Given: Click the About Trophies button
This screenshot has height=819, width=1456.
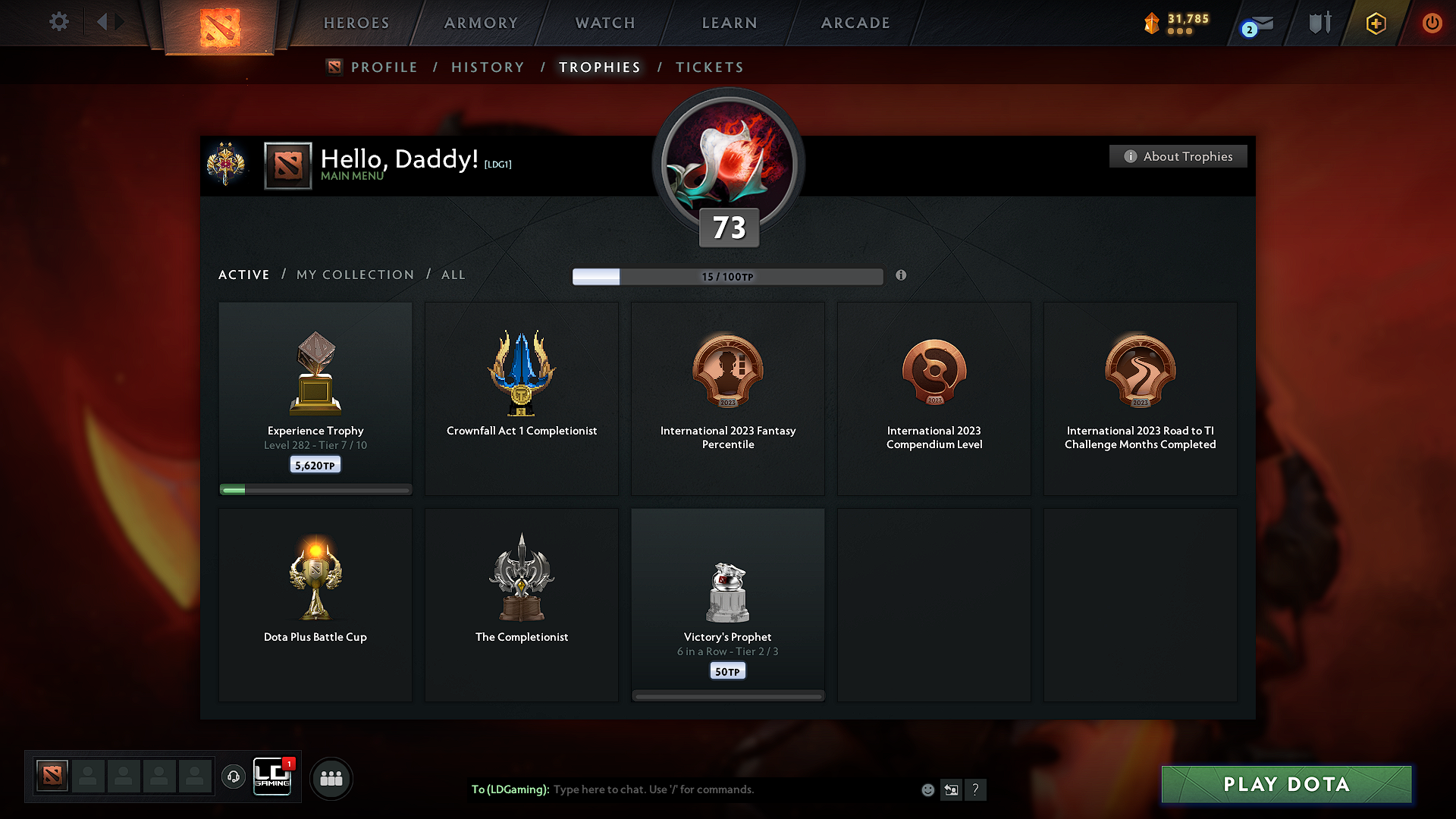Looking at the screenshot, I should pos(1178,156).
